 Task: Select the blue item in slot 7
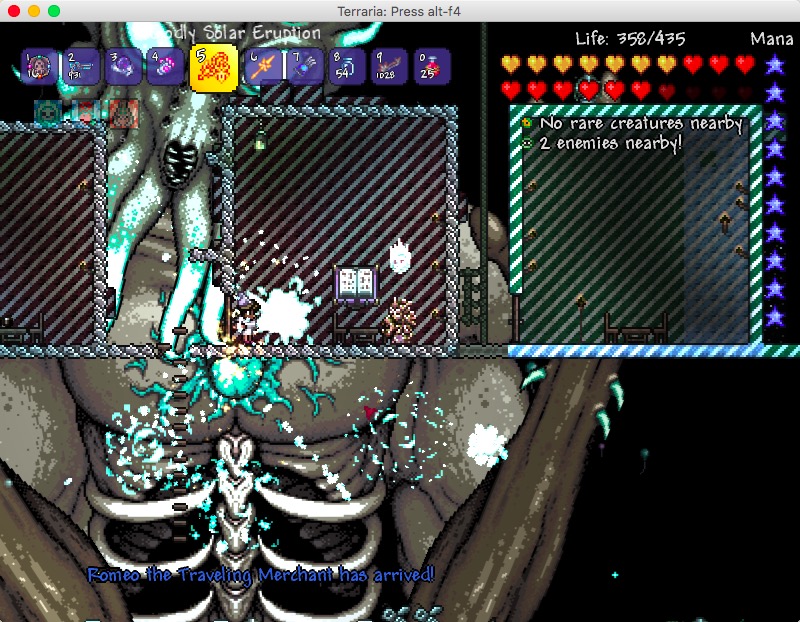pyautogui.click(x=305, y=67)
